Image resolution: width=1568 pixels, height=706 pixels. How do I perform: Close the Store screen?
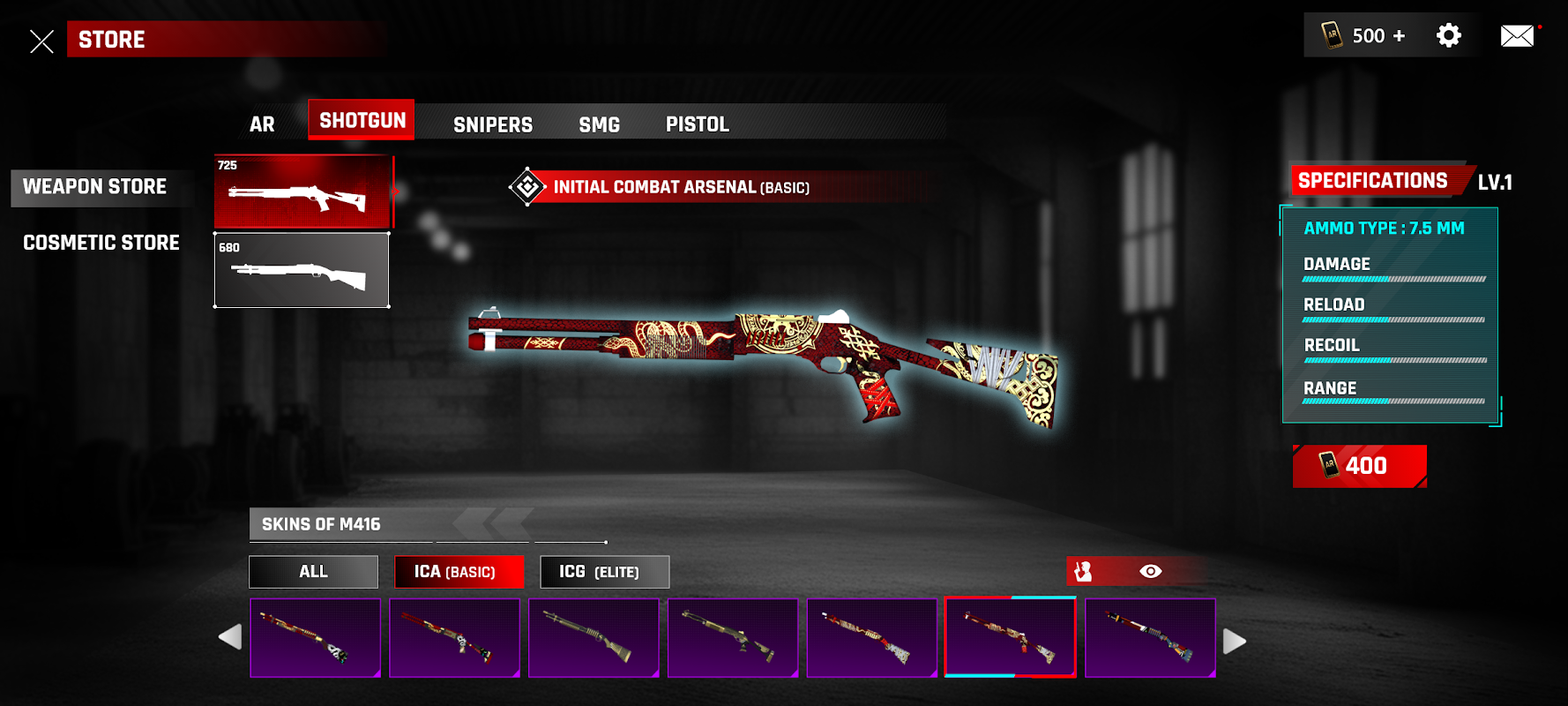[41, 41]
